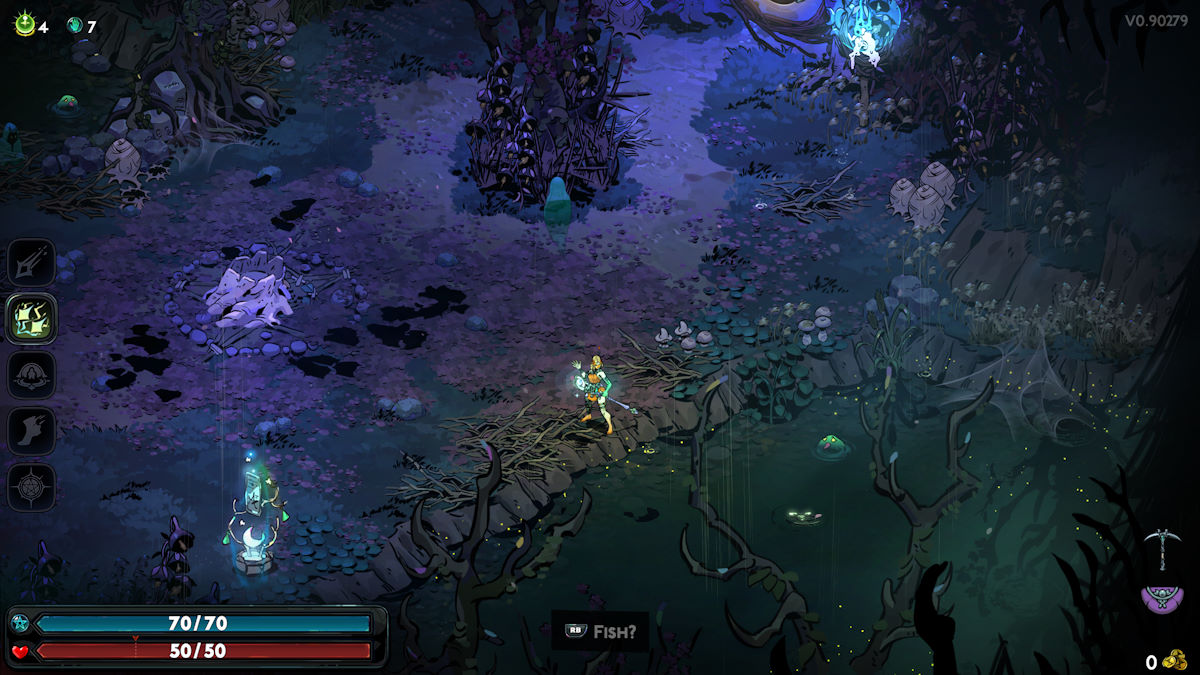Select the Magick boon slot with pentagram star
Screen dimensions: 1200x675
(x=31, y=488)
